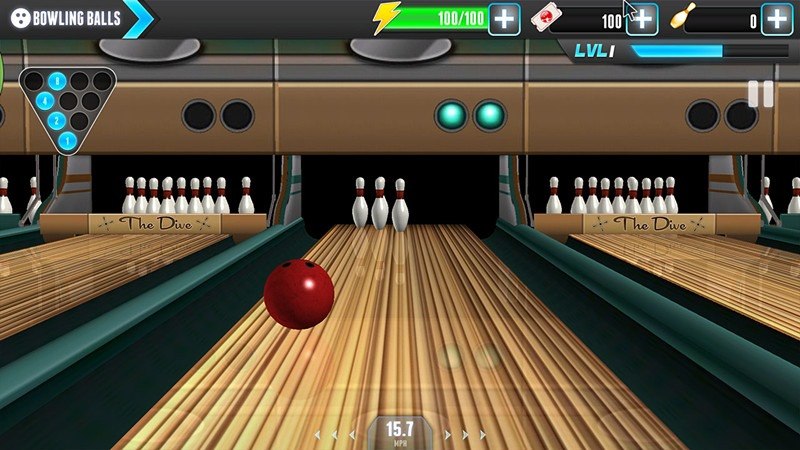Add more energy with the plus button

(504, 19)
